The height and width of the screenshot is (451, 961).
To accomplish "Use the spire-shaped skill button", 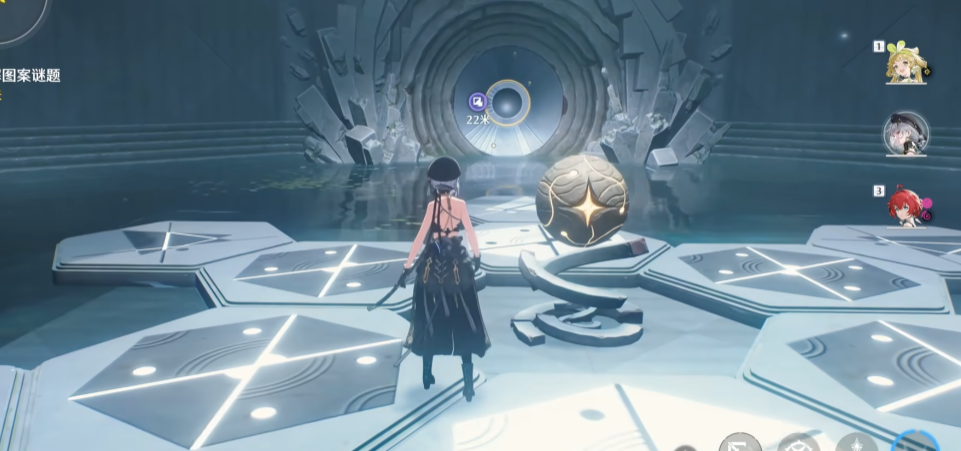I will coord(858,444).
